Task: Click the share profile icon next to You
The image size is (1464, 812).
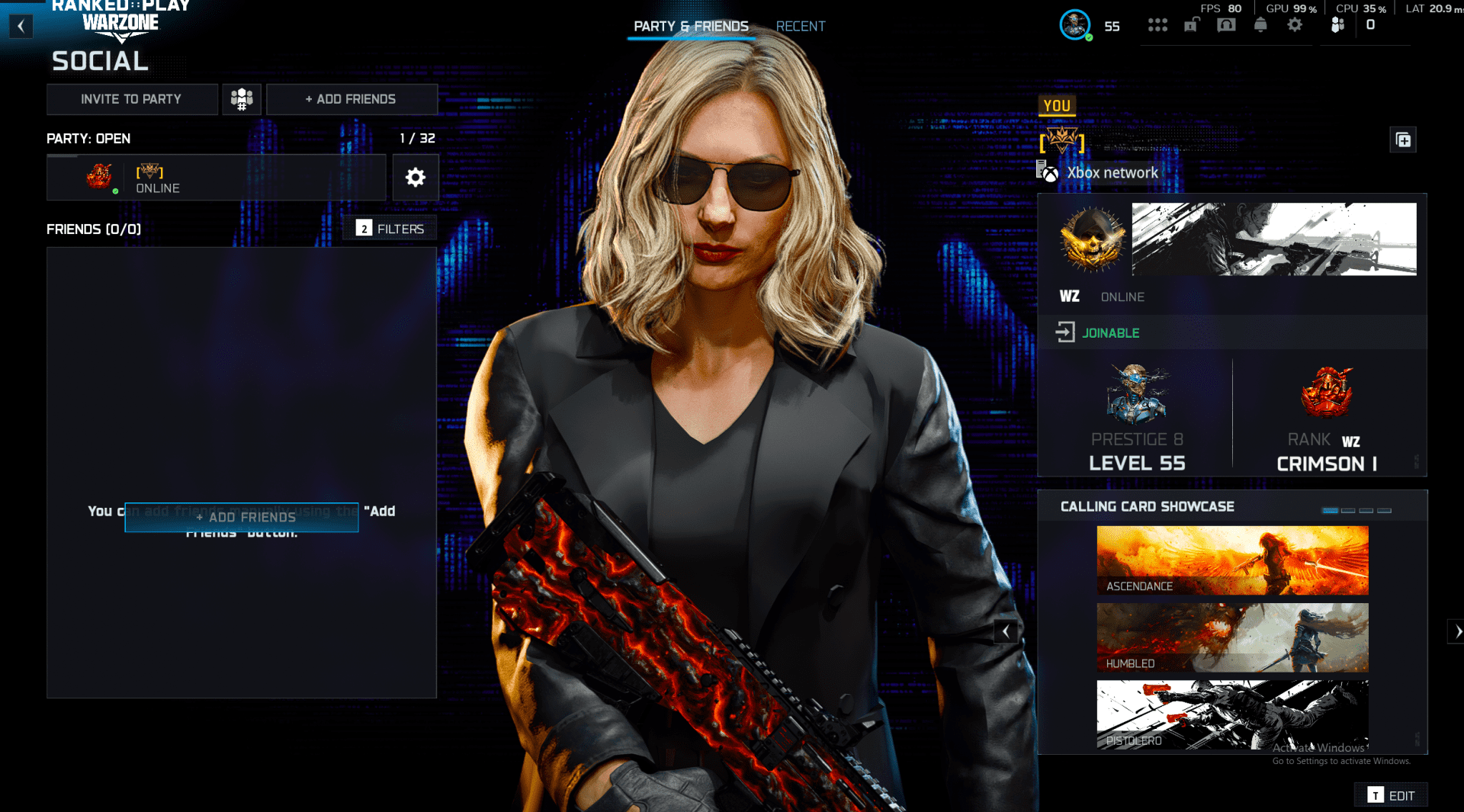Action: (1404, 140)
